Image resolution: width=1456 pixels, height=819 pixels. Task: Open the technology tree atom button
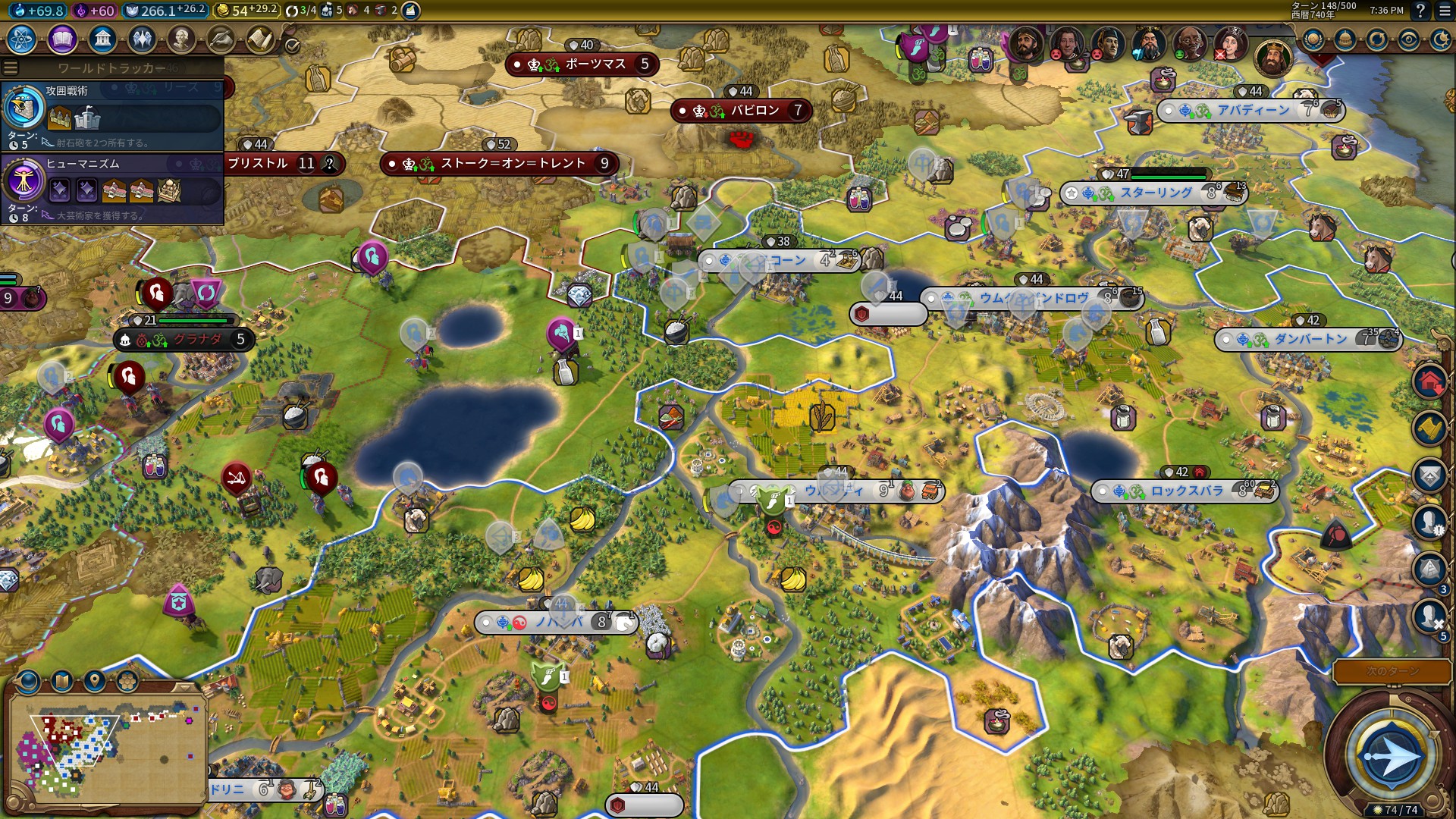click(22, 39)
